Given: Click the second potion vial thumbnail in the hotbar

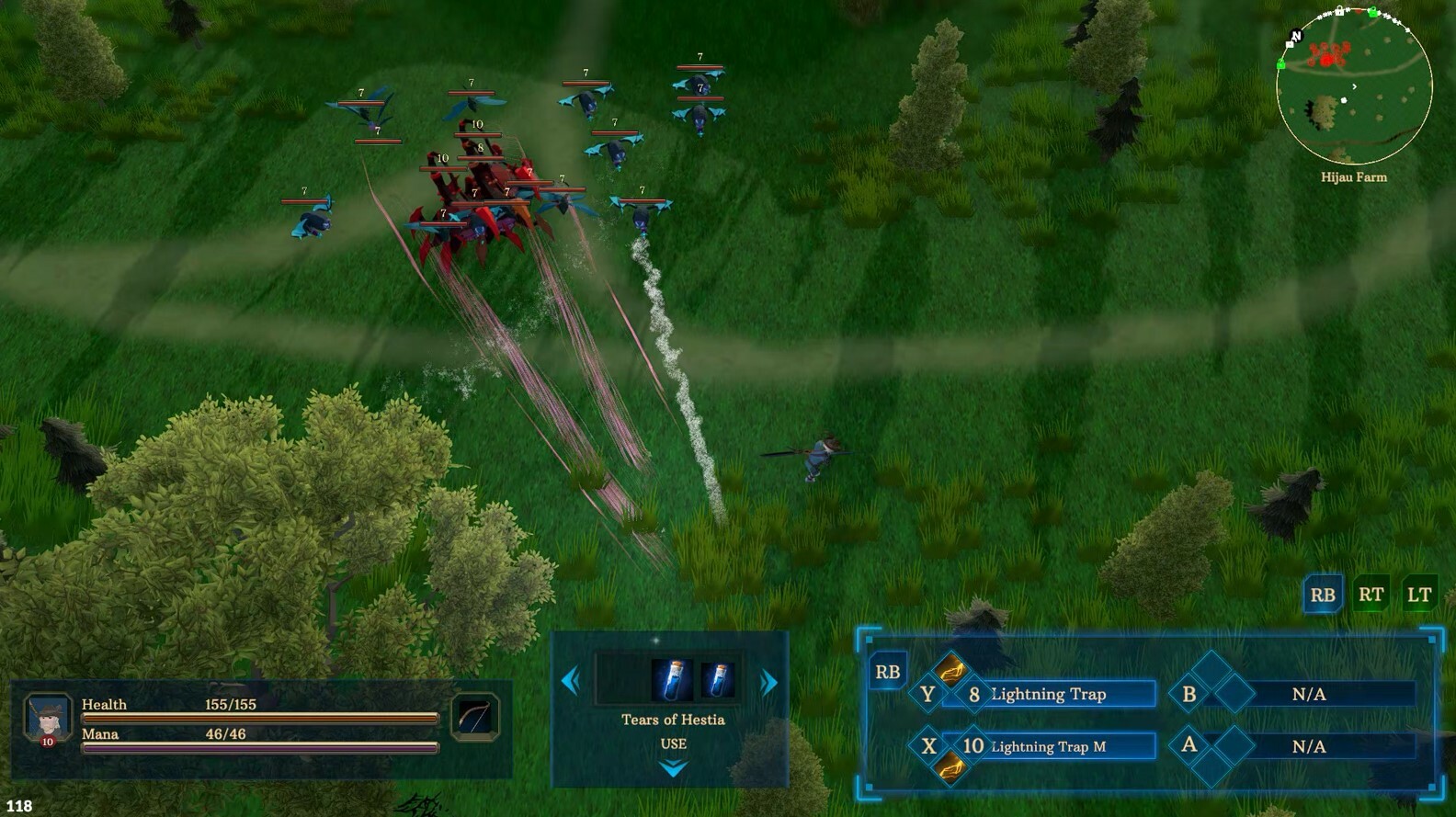Looking at the screenshot, I should [x=716, y=679].
